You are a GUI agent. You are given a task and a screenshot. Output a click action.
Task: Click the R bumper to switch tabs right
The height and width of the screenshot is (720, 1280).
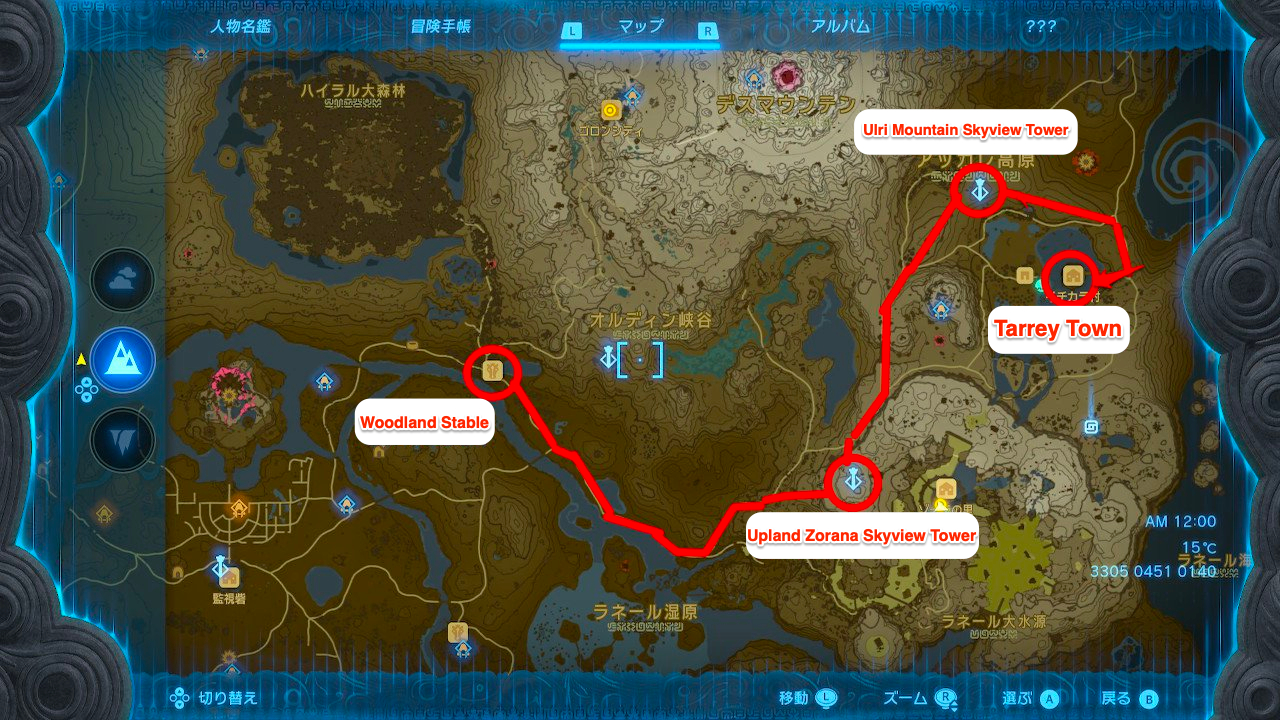(707, 30)
